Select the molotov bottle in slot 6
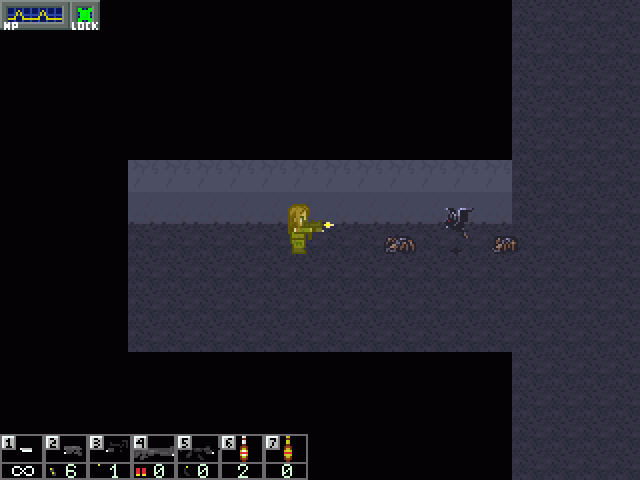This screenshot has width=640, height=480. [x=242, y=457]
